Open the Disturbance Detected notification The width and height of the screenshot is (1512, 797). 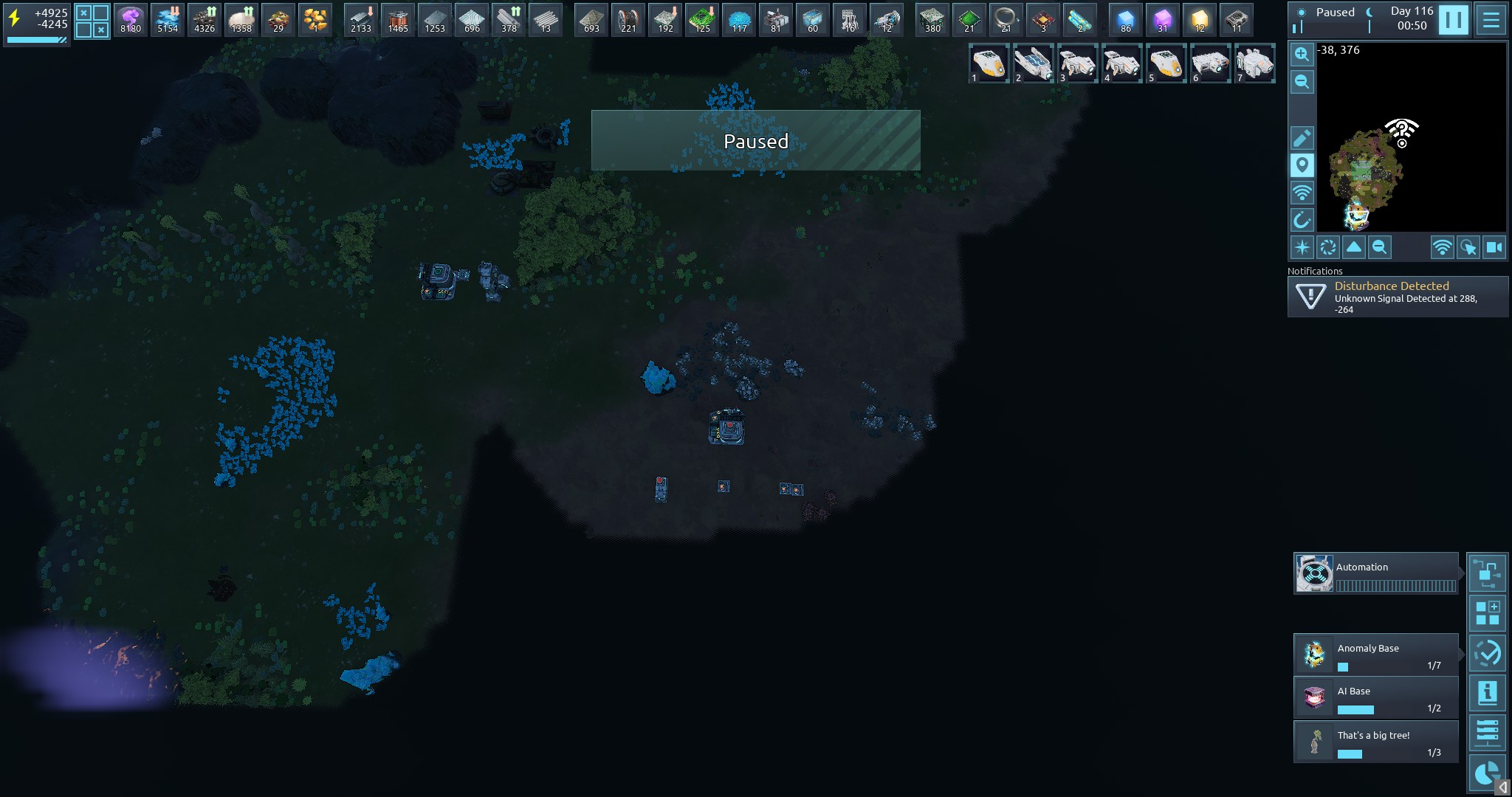1398,297
